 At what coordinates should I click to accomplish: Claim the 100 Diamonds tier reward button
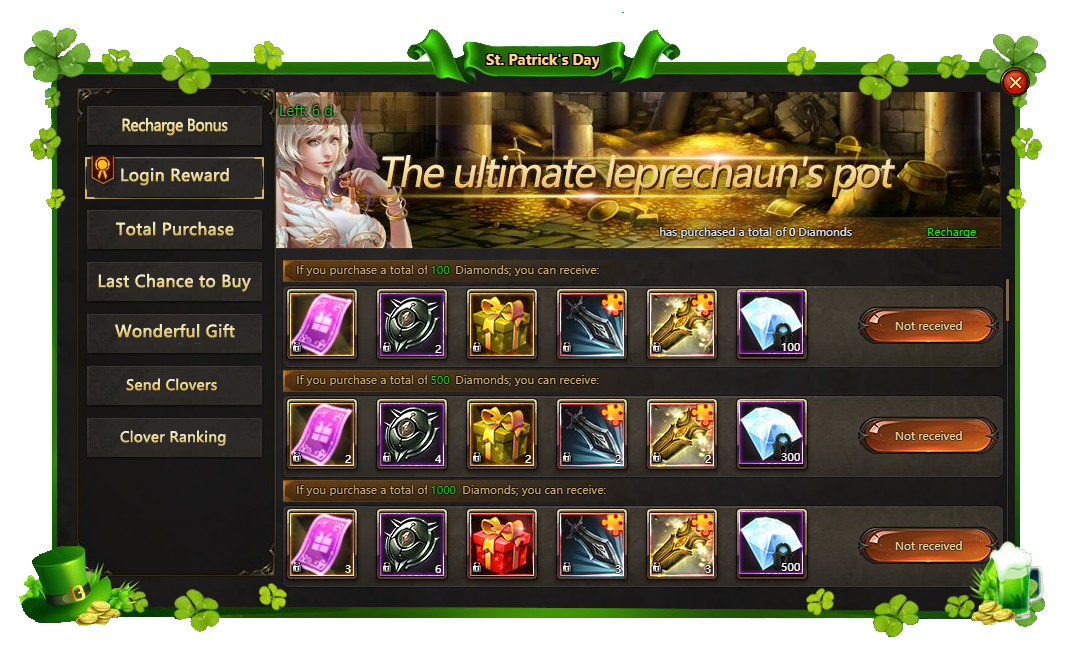pos(928,326)
